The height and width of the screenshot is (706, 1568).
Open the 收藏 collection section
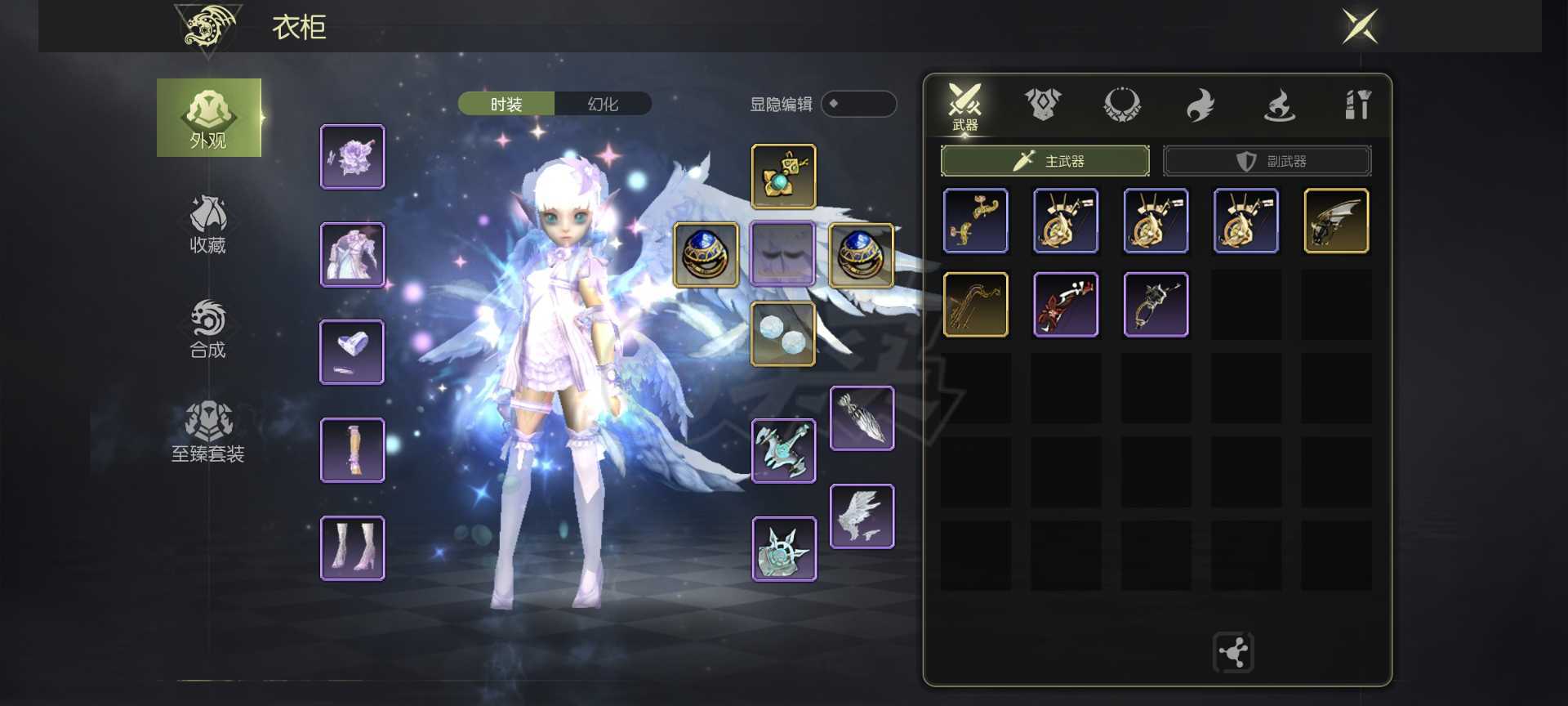tap(207, 225)
